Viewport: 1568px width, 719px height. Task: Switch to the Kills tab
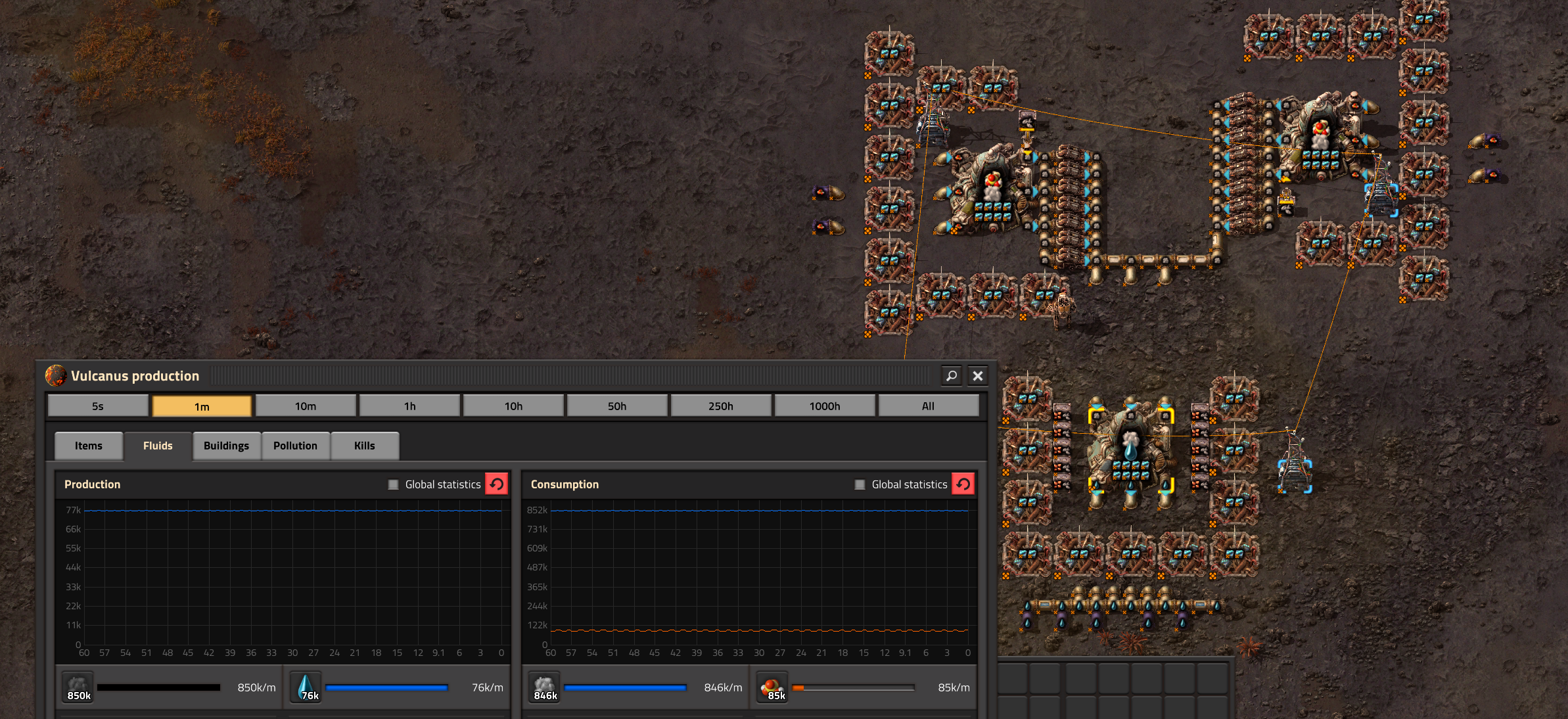coord(364,446)
